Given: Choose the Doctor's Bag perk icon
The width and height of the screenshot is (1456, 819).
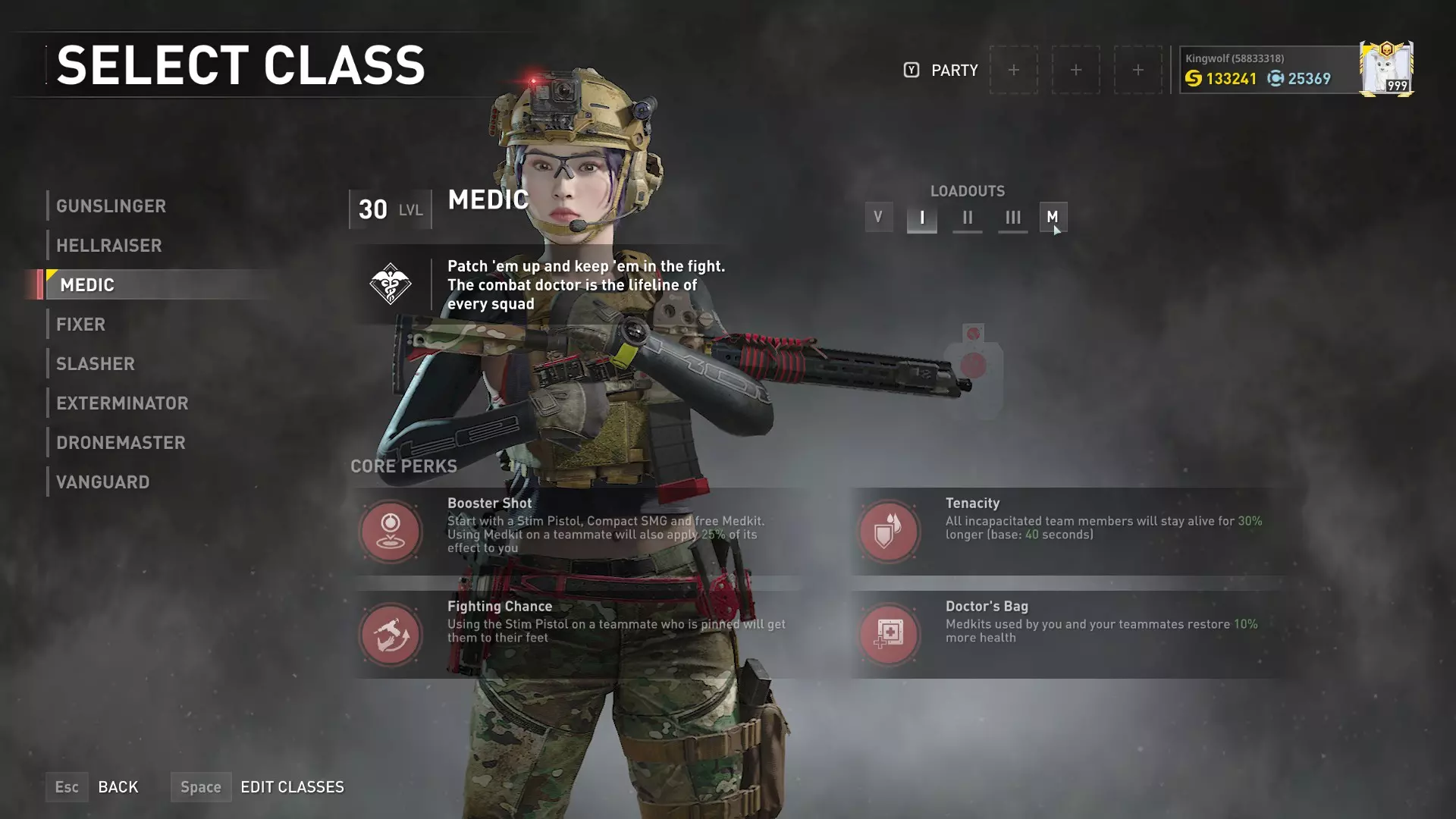Looking at the screenshot, I should tap(889, 634).
